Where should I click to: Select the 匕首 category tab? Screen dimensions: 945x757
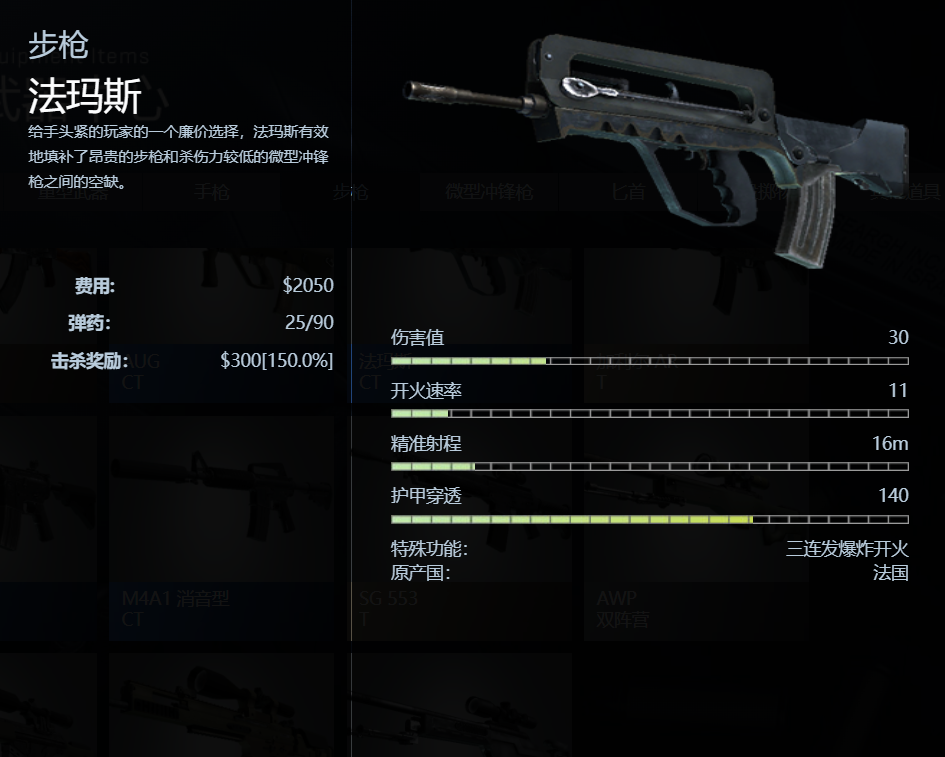click(628, 193)
